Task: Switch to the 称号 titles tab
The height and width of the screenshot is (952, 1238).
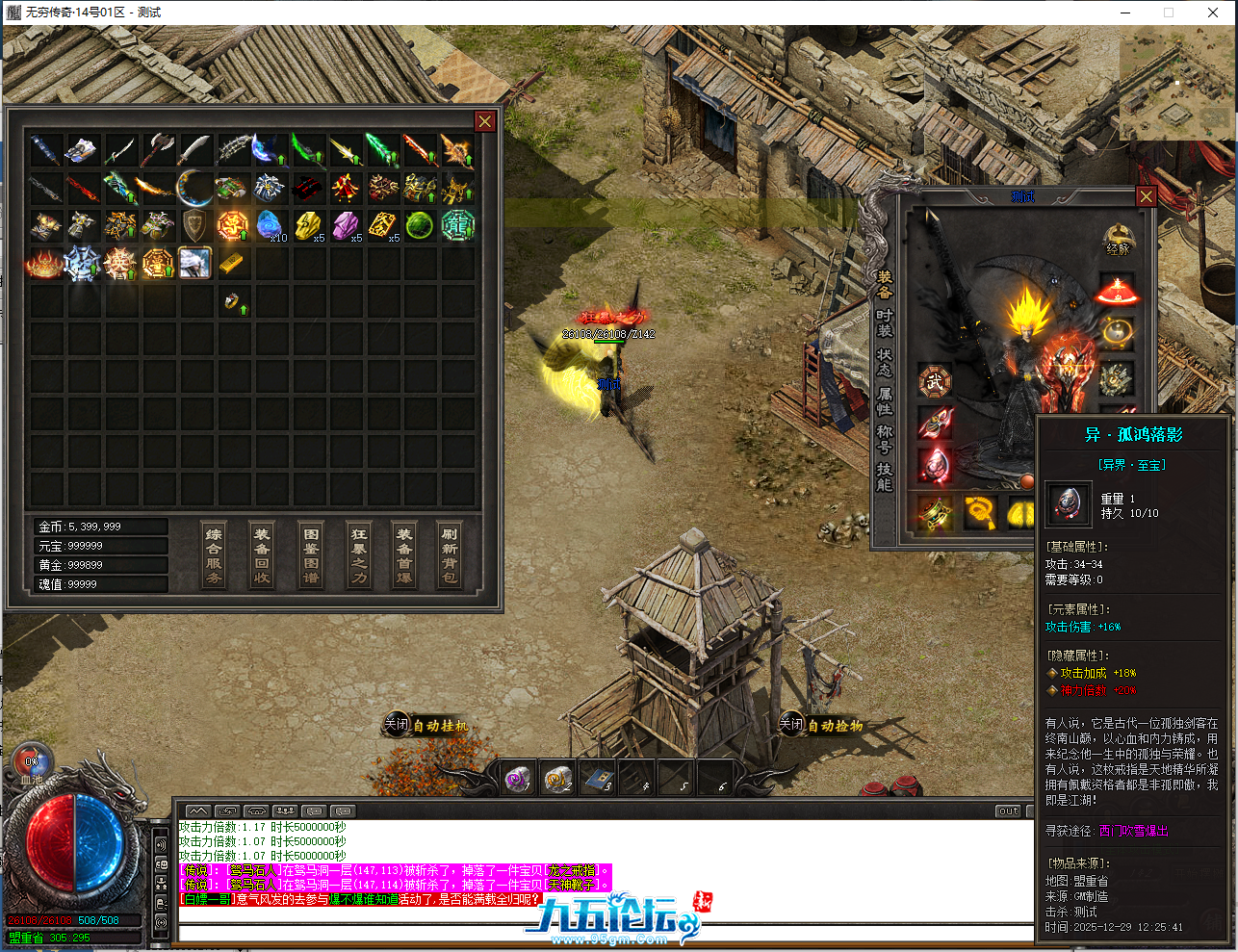Action: 885,440
